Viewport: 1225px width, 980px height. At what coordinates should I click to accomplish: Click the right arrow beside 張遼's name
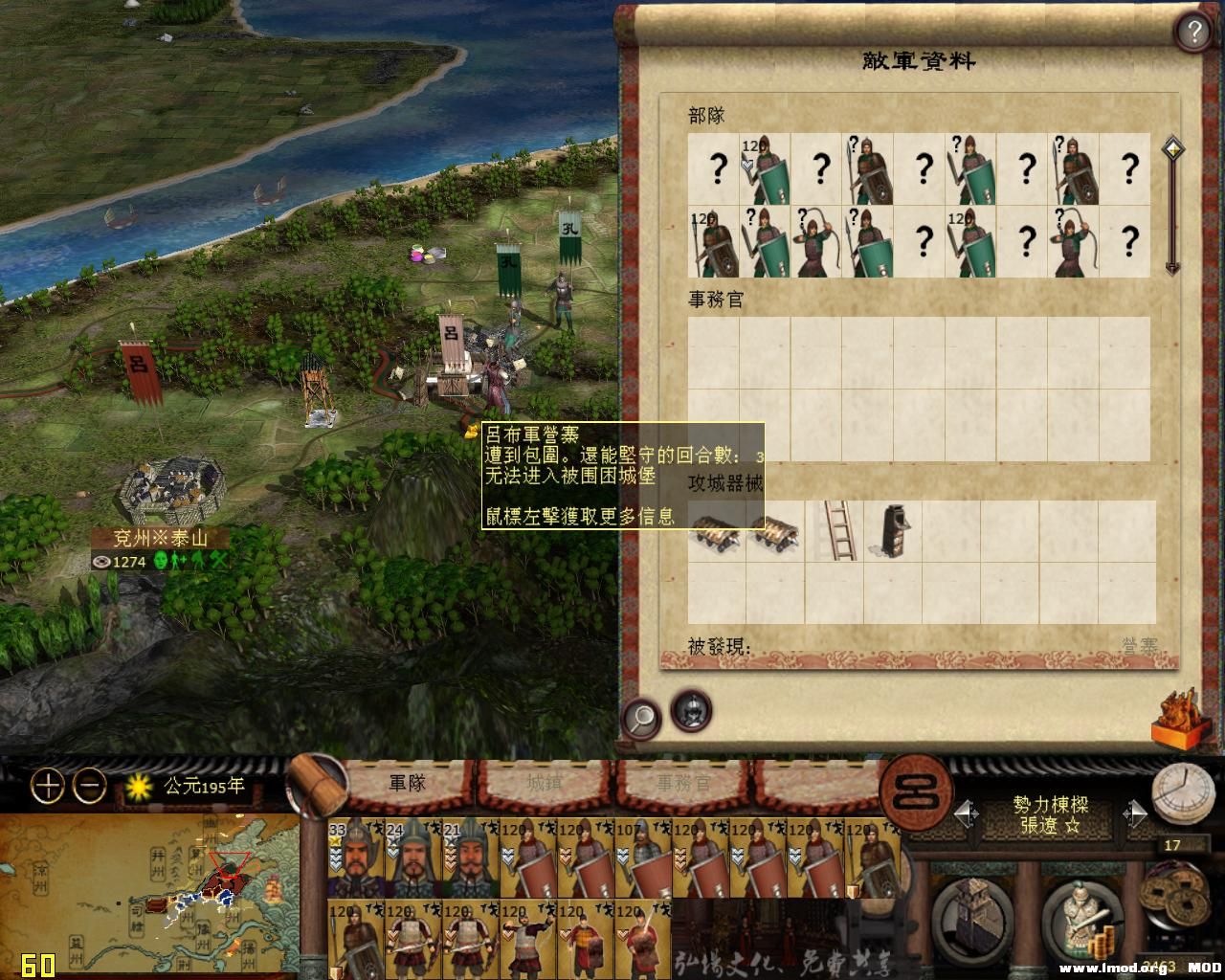click(x=1136, y=813)
